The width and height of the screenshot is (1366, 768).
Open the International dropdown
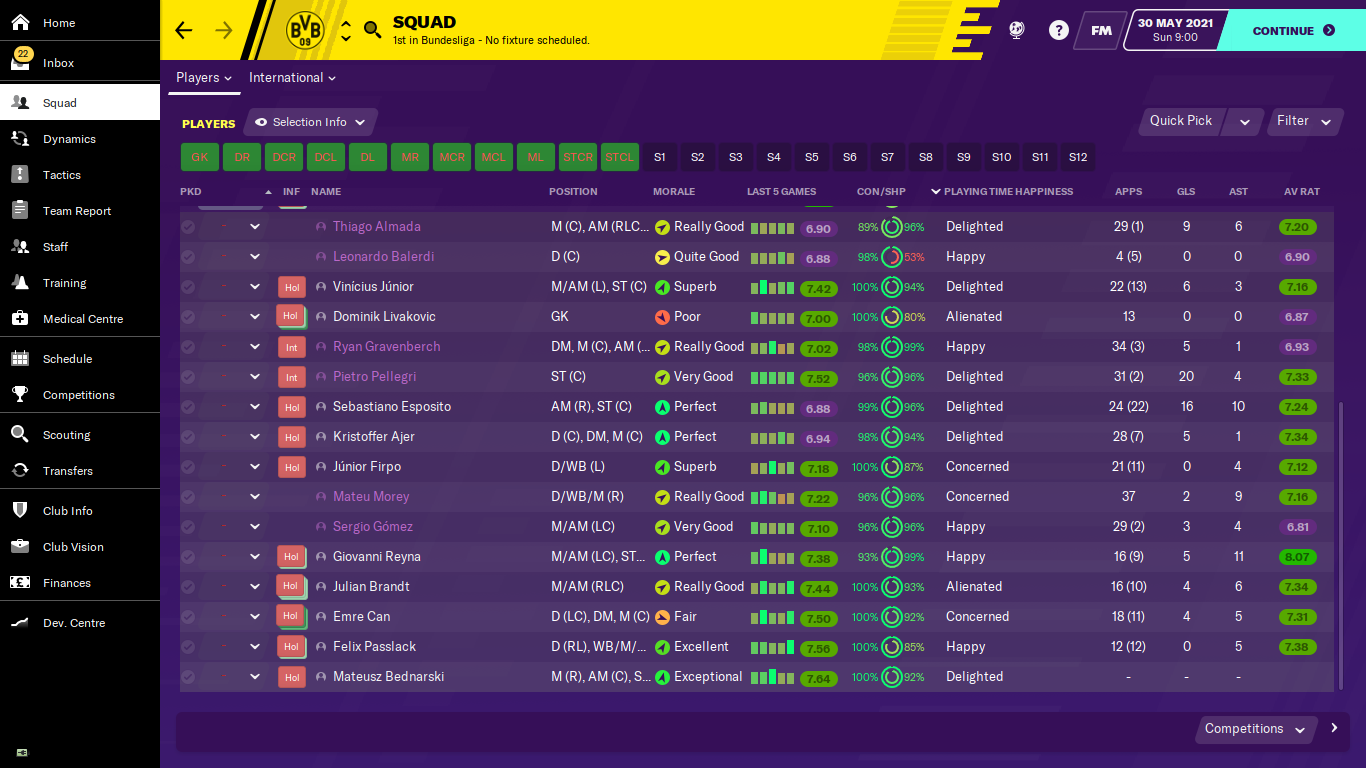[x=292, y=78]
